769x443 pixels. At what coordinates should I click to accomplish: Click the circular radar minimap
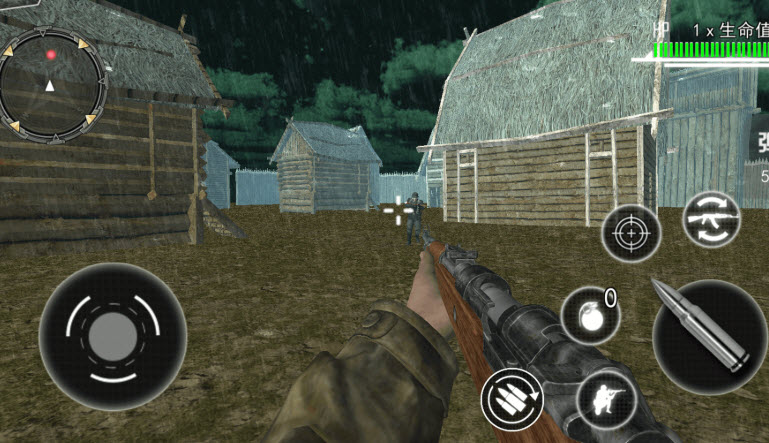[52, 84]
